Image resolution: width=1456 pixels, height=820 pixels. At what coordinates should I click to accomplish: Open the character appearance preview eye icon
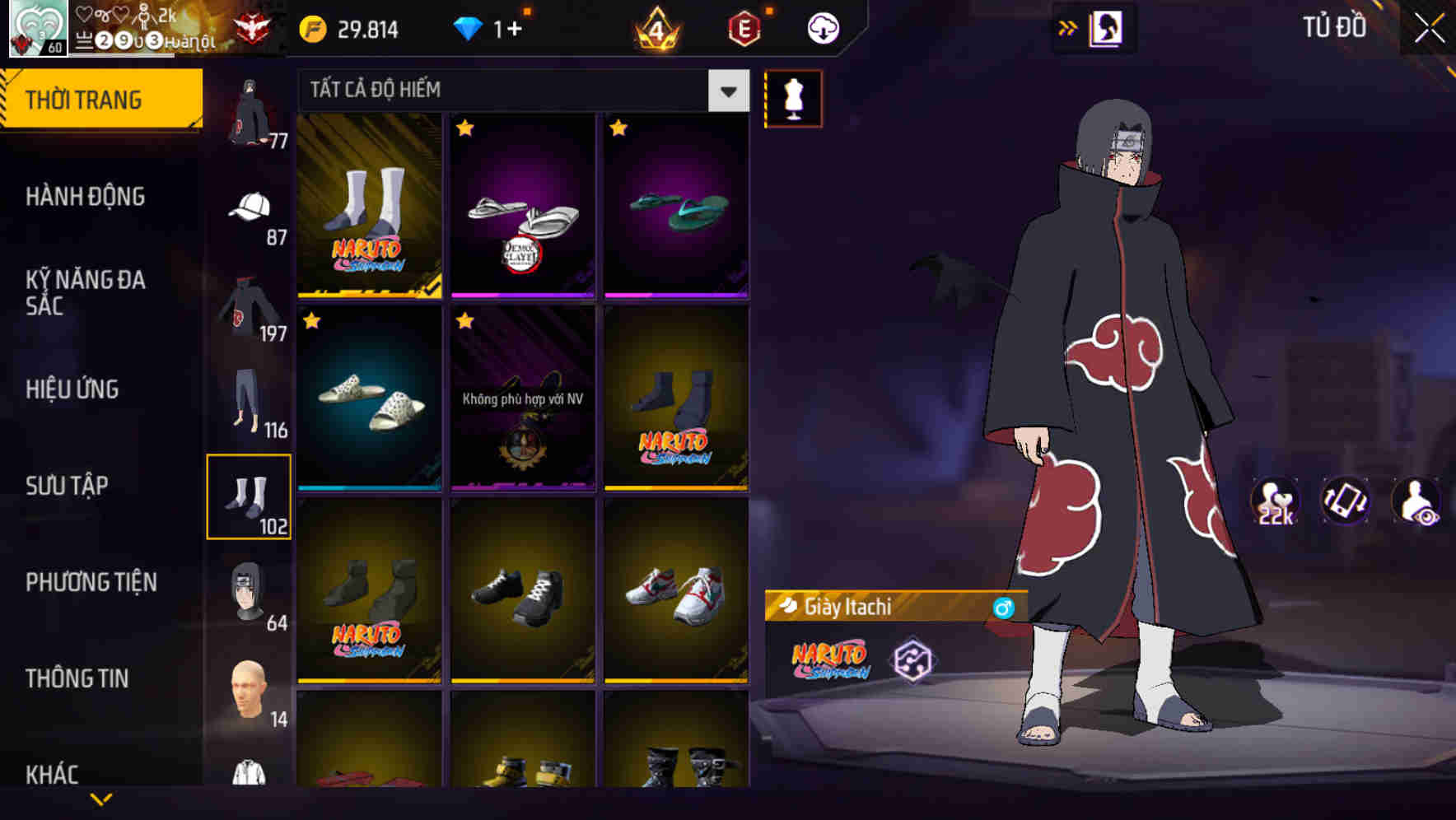(1419, 506)
